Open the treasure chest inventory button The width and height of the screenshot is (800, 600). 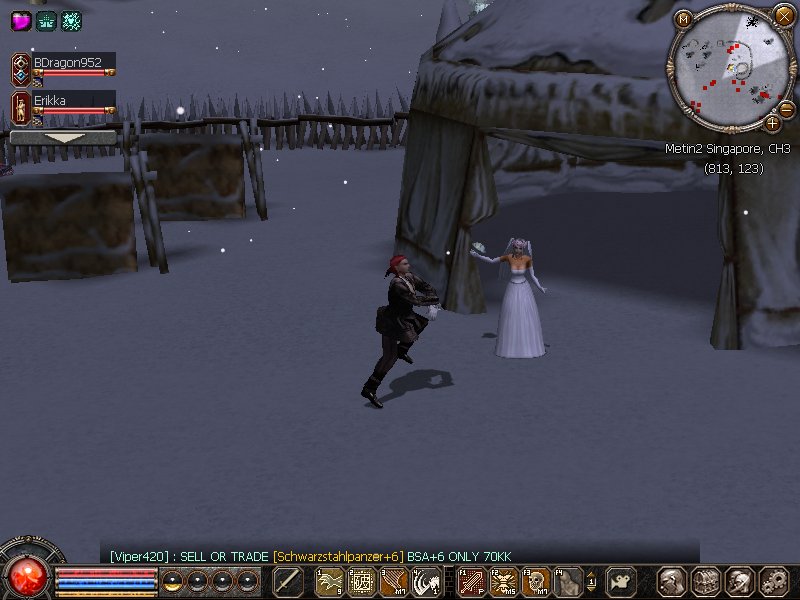coord(706,581)
